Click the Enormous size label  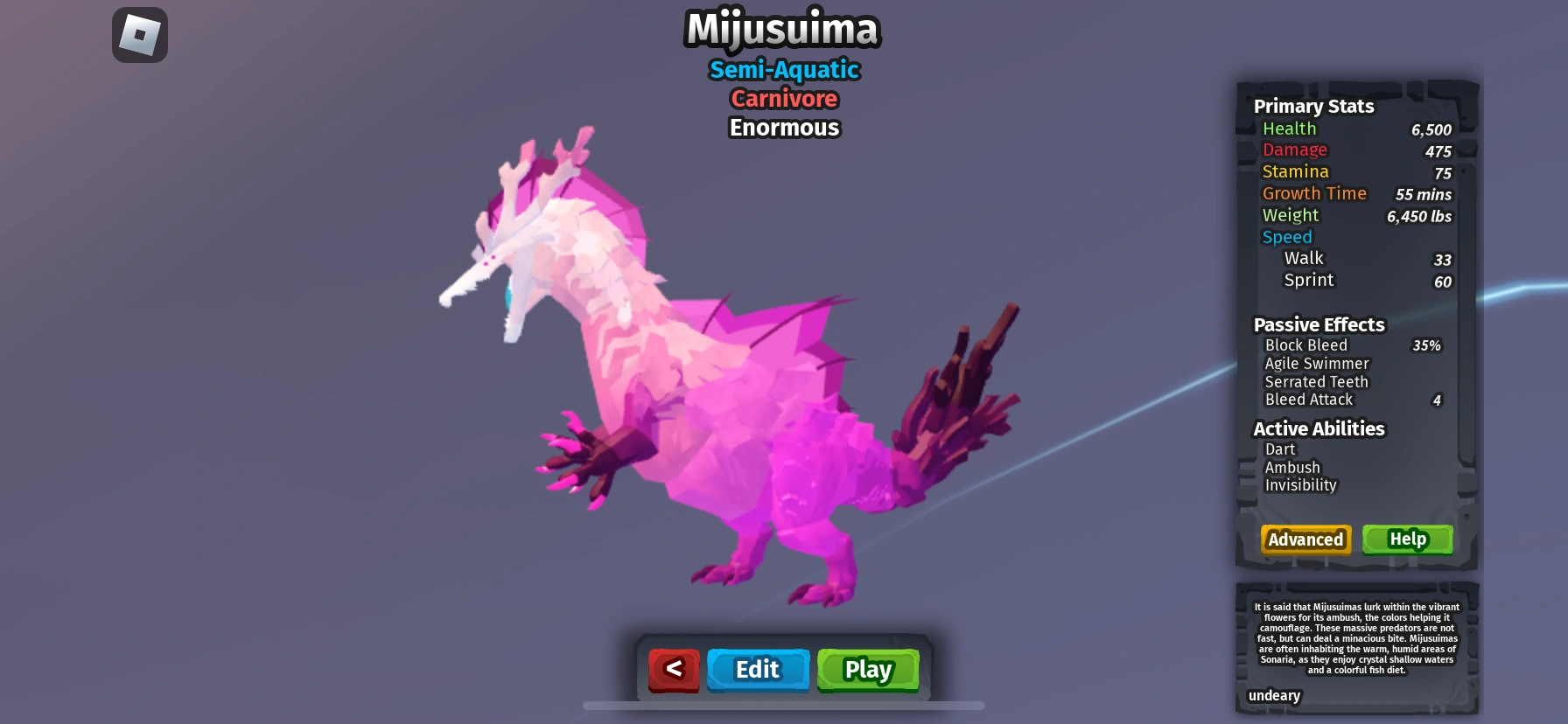click(x=783, y=128)
